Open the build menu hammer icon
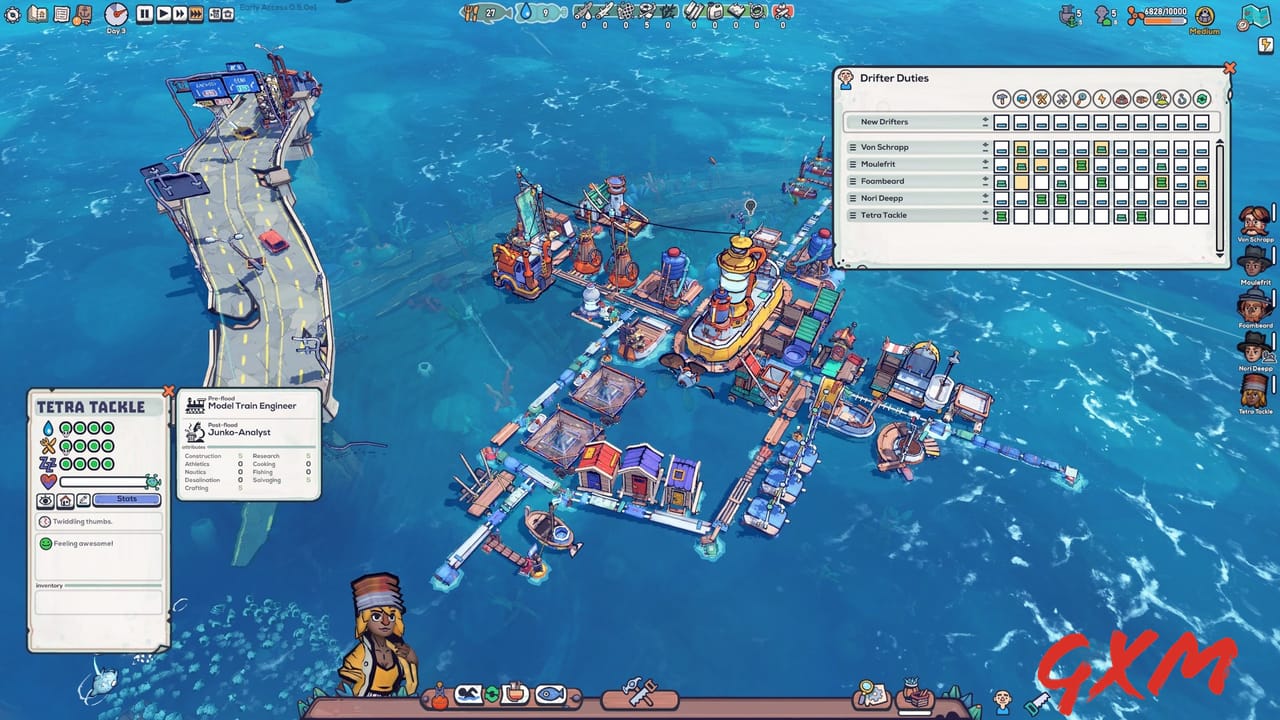 [640, 695]
